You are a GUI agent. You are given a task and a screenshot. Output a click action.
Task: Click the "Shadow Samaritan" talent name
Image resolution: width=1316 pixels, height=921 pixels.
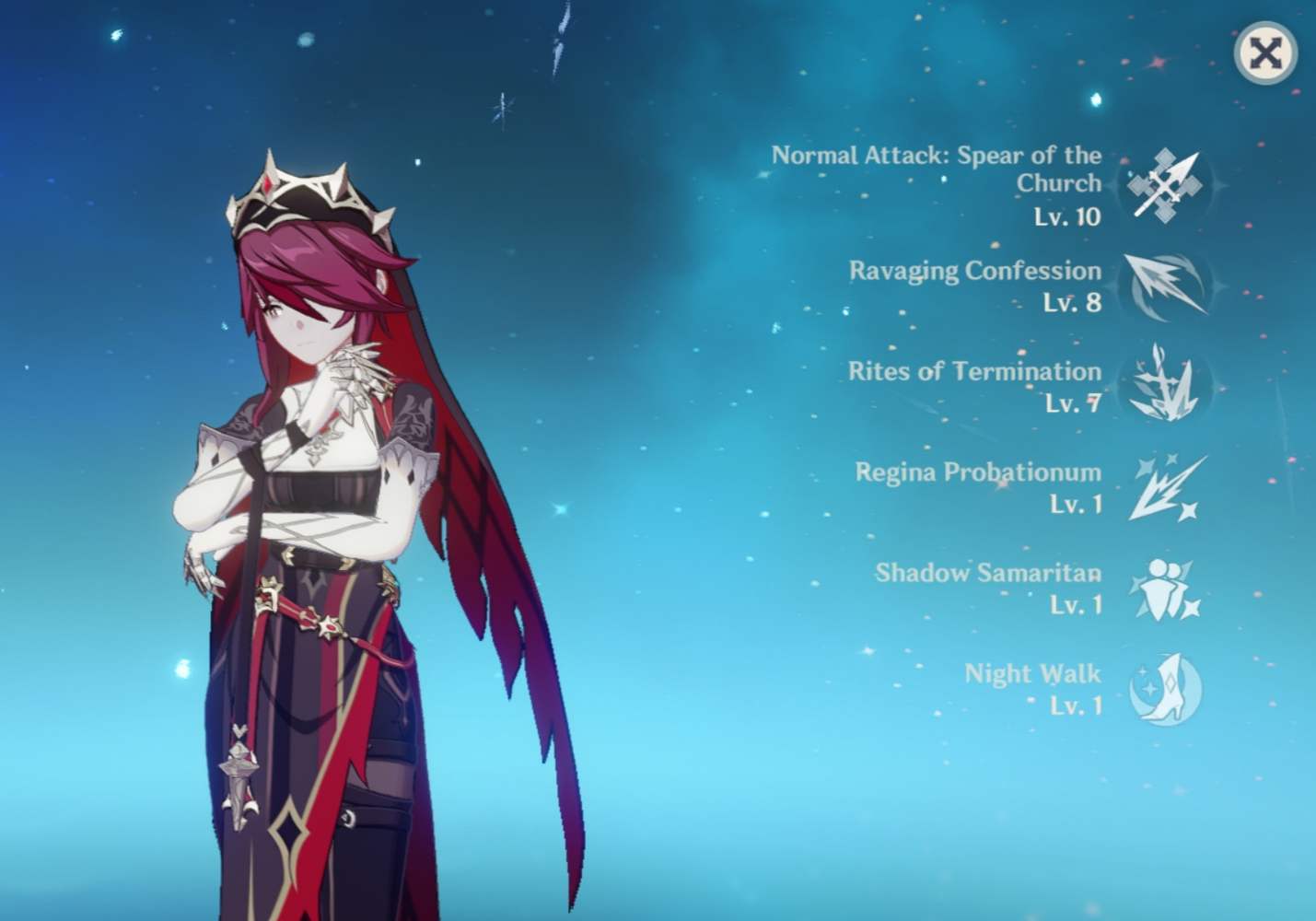coord(987,573)
